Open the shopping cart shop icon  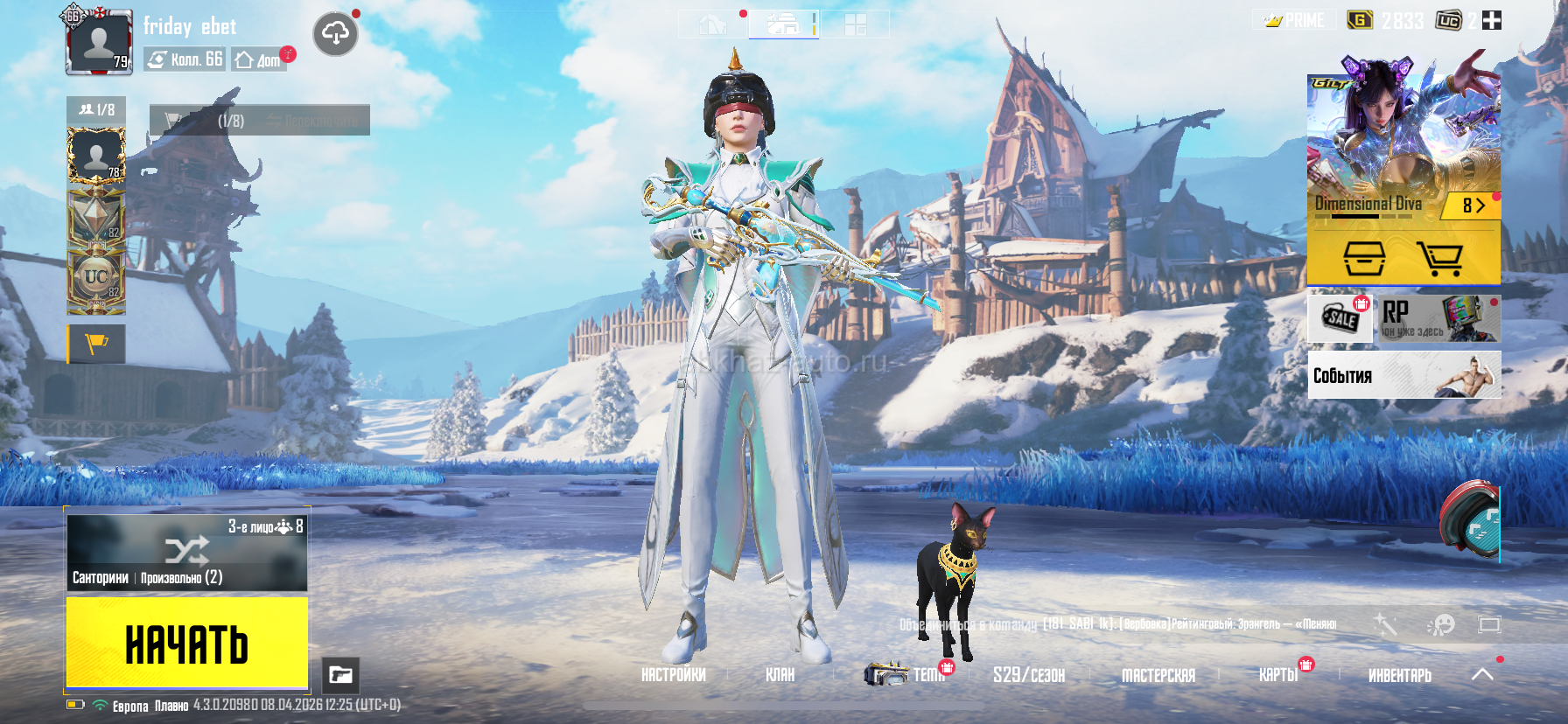(1439, 259)
